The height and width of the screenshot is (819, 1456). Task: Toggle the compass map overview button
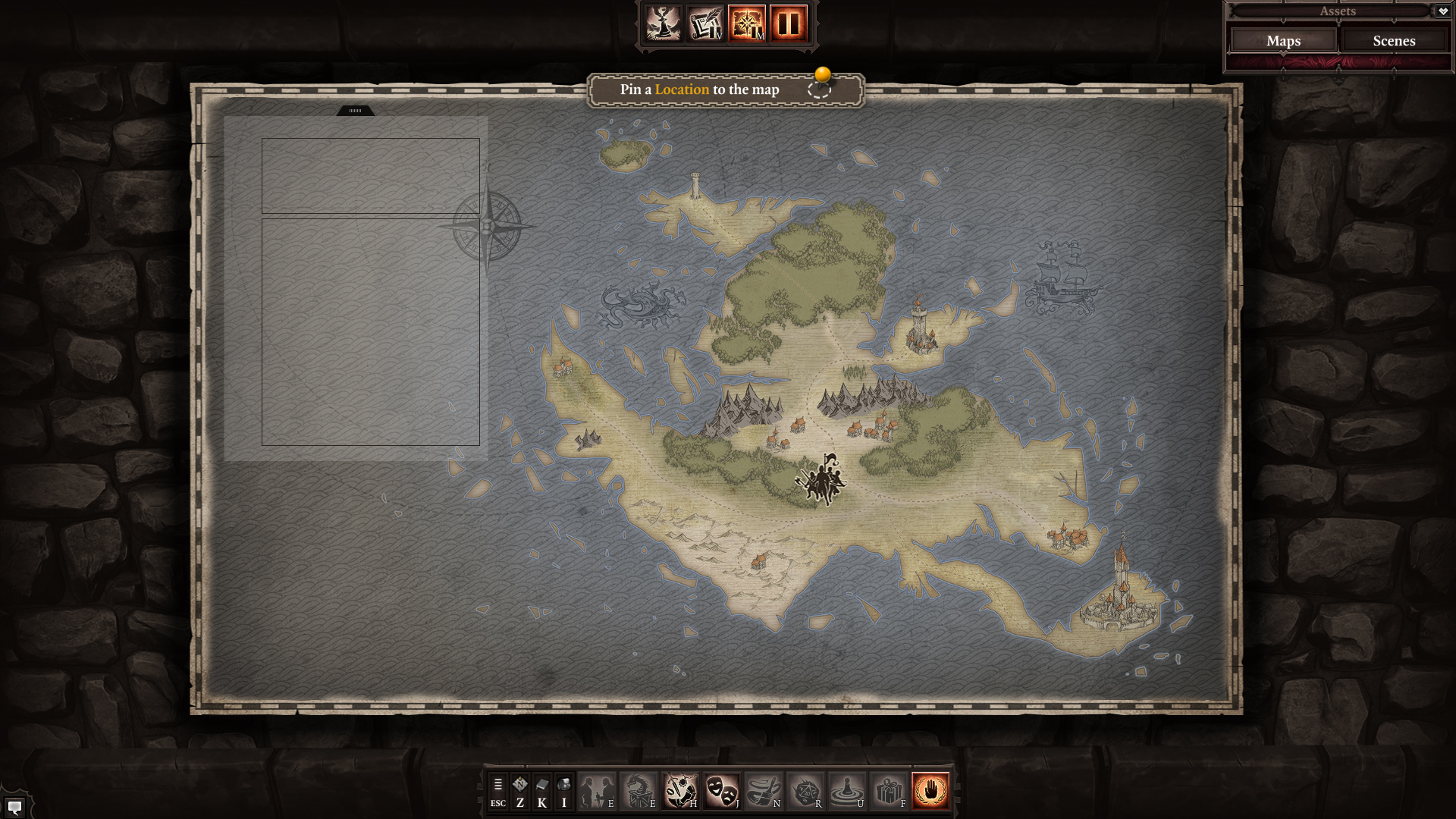point(747,24)
